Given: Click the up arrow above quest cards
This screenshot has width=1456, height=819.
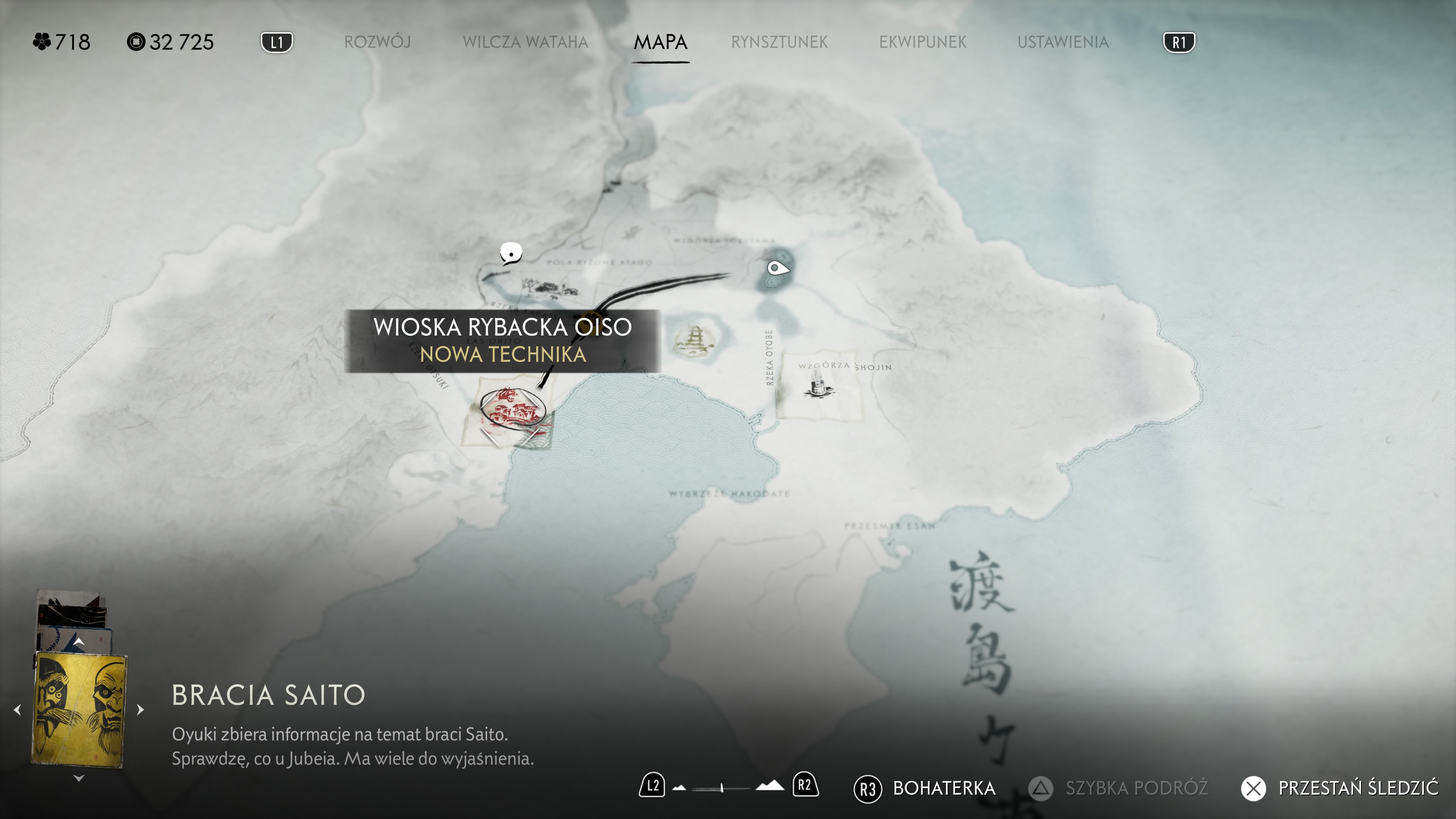Looking at the screenshot, I should [x=78, y=642].
